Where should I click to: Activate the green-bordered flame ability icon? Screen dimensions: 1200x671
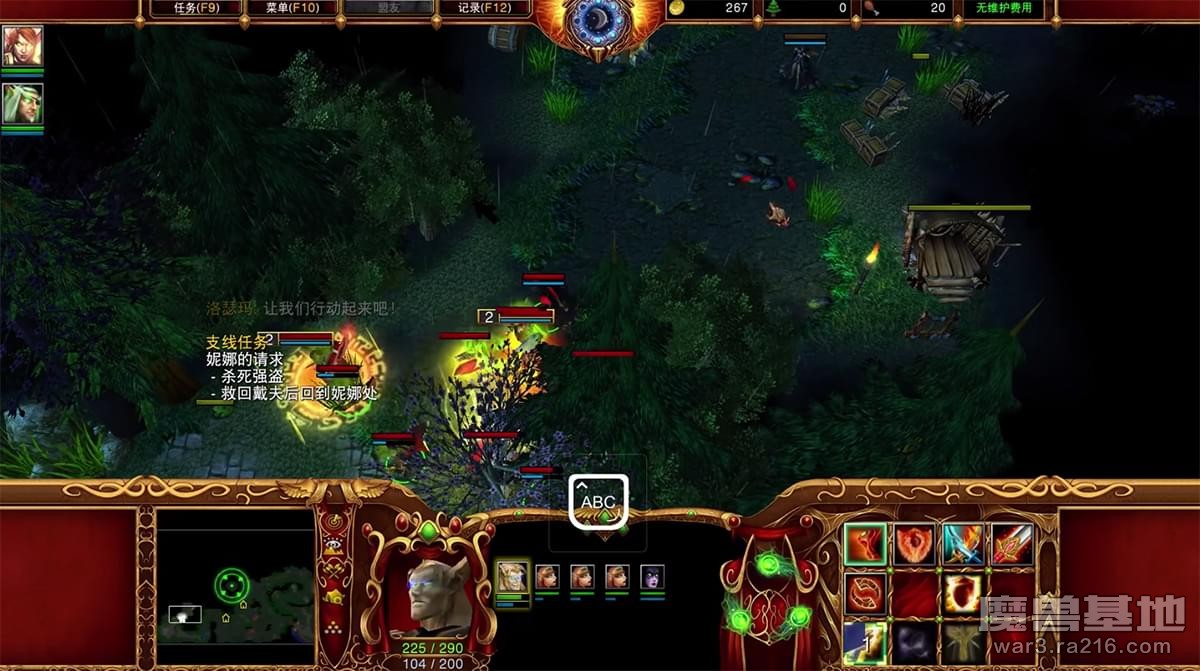tap(865, 544)
